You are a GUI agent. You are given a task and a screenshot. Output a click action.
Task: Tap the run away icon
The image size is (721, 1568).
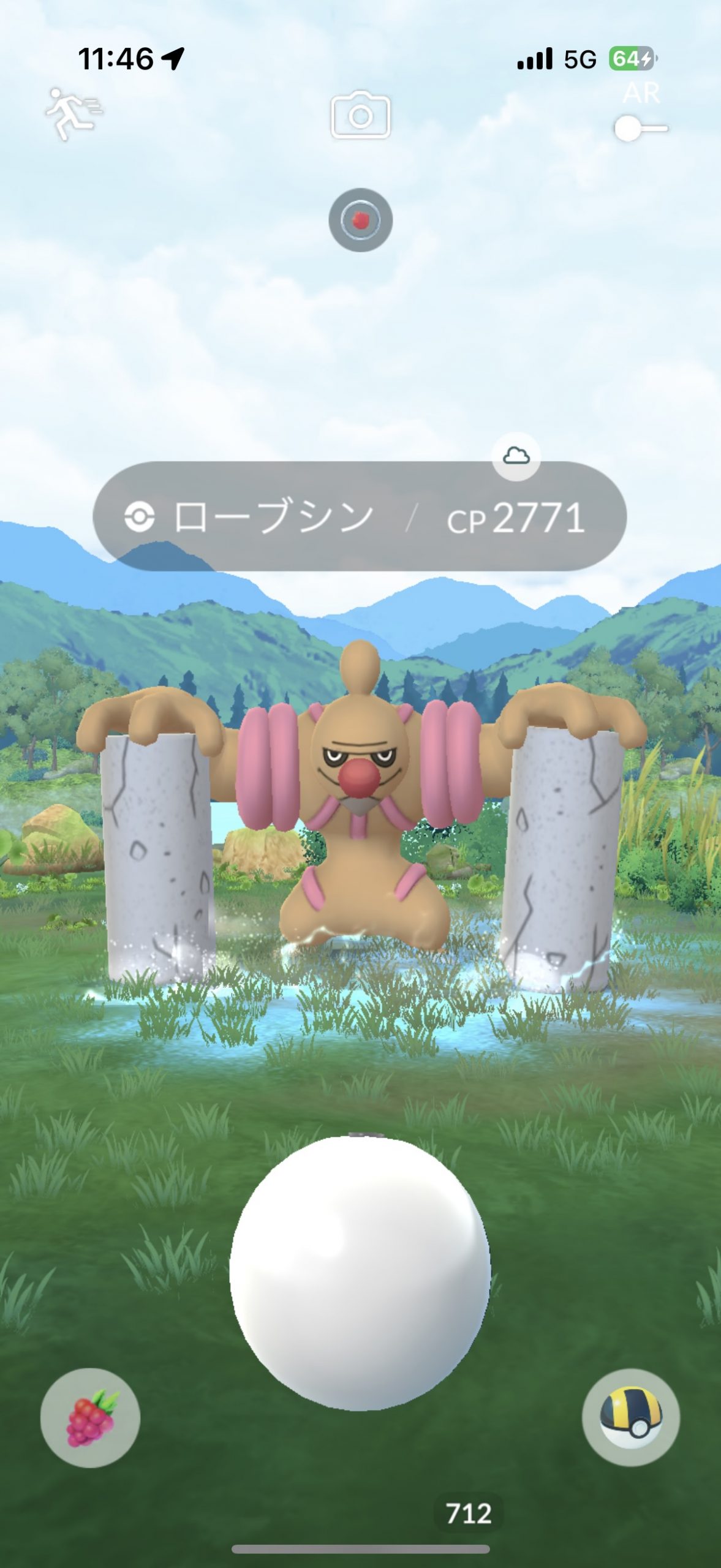pyautogui.click(x=73, y=114)
